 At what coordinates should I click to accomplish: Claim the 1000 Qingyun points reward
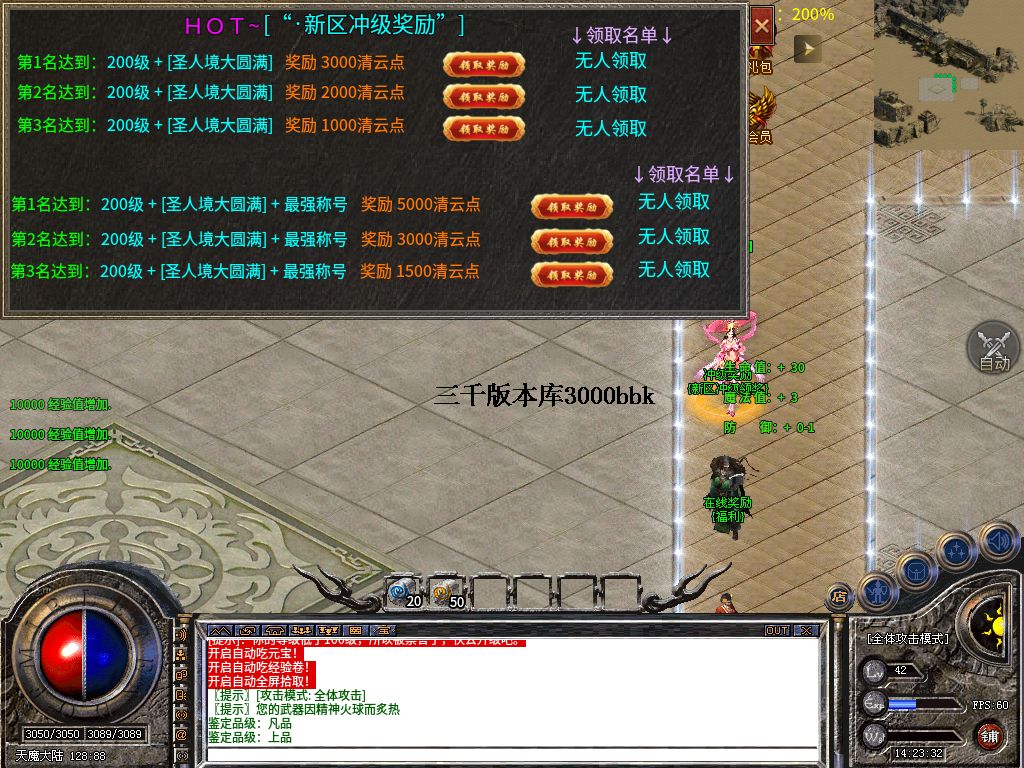pyautogui.click(x=484, y=129)
